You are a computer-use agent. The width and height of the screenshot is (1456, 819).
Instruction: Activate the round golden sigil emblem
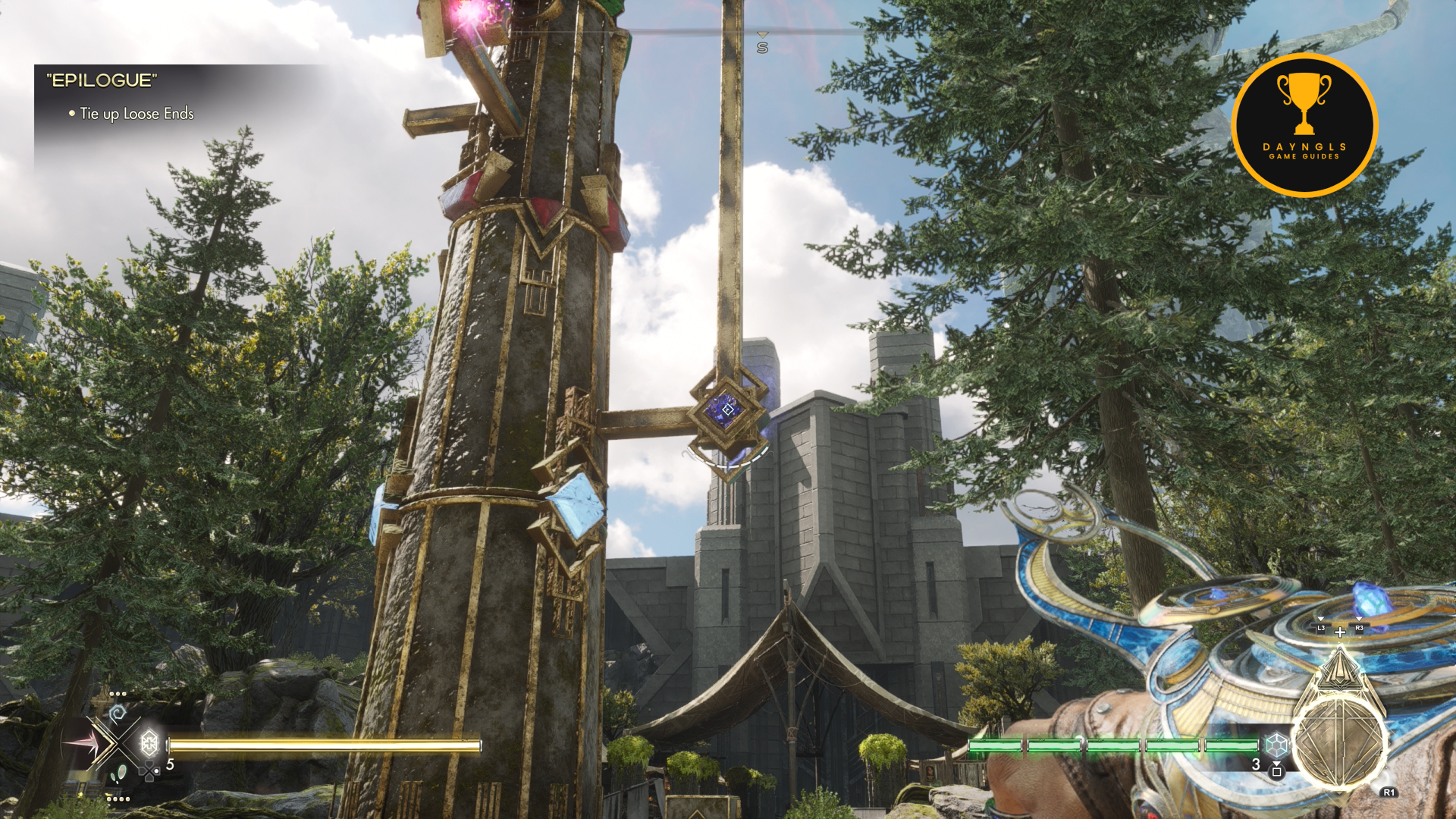[1339, 743]
